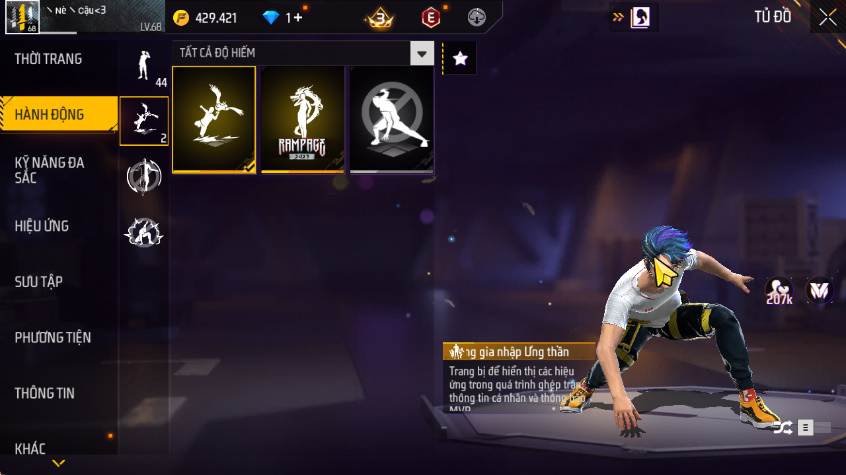Open the 207k hearts icon
Image resolution: width=846 pixels, height=475 pixels.
[x=779, y=291]
